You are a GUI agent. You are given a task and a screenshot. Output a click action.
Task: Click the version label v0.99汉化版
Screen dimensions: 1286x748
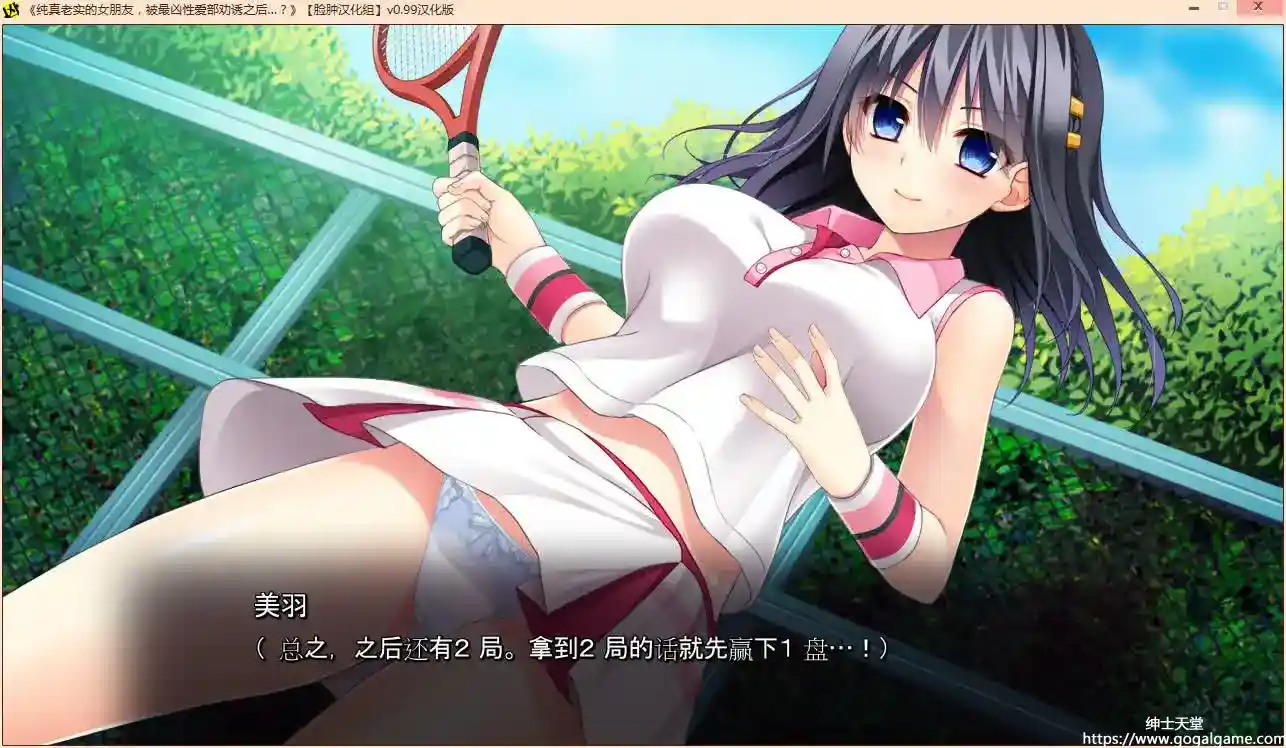[x=420, y=10]
